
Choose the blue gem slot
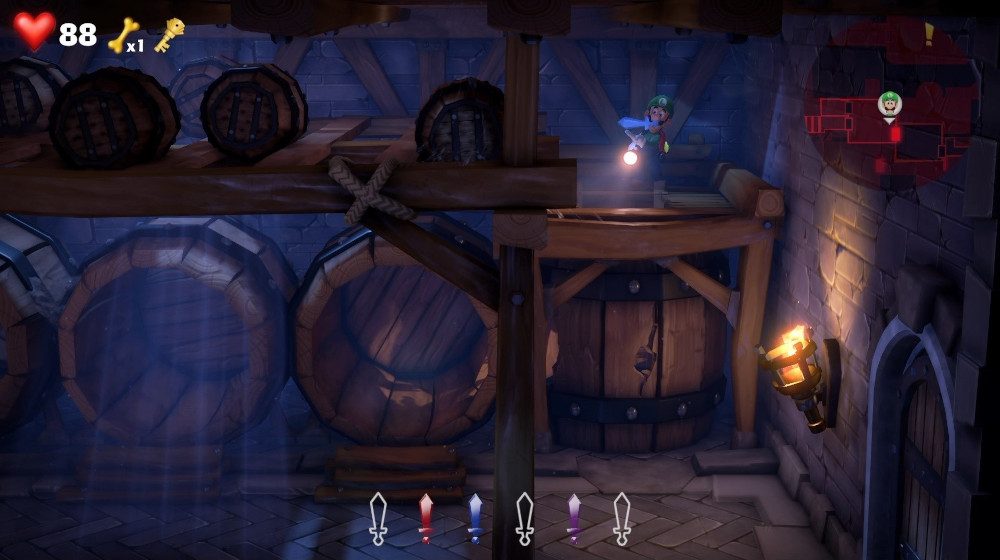coord(475,517)
